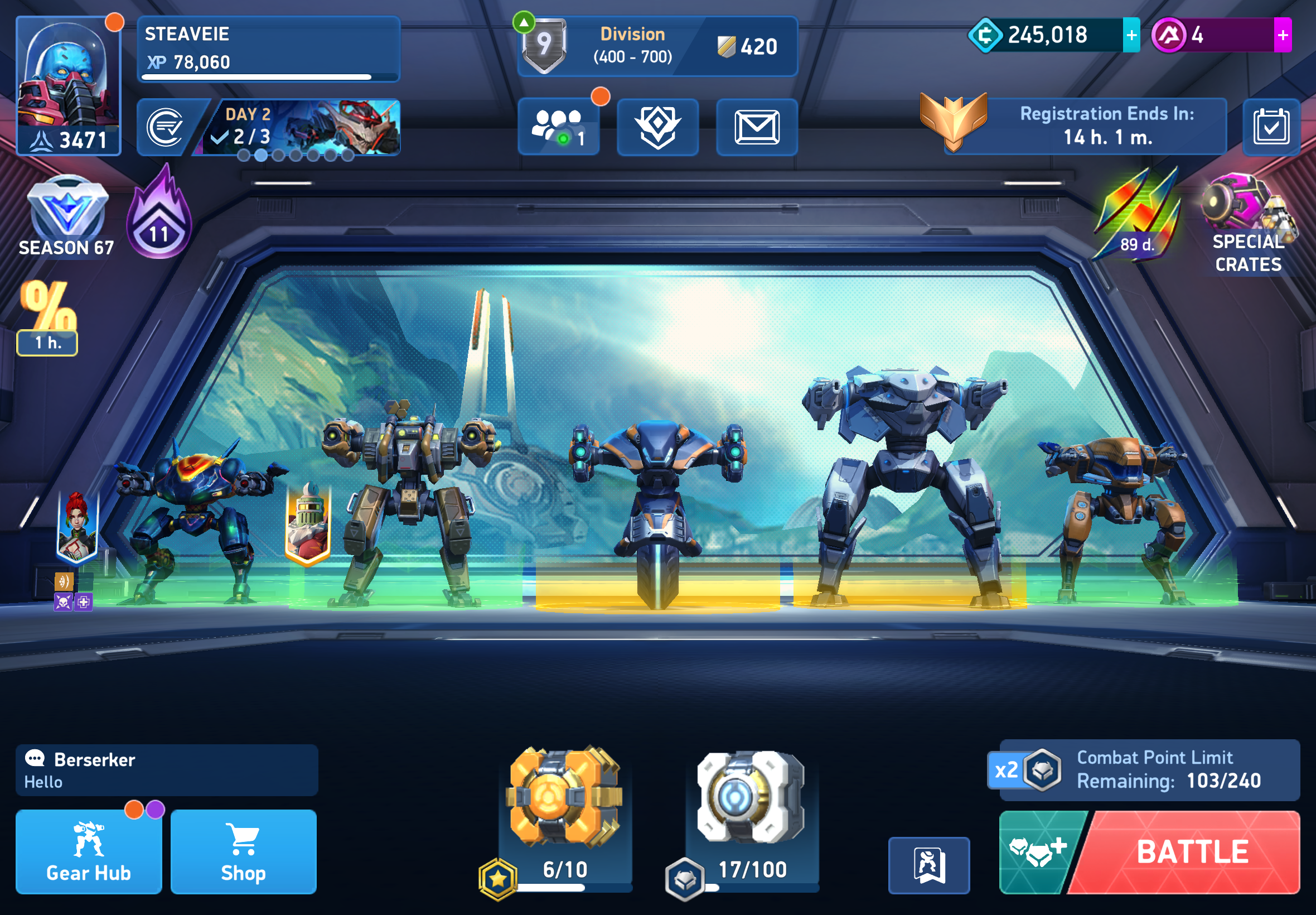Open the Gear Hub
1316x915 pixels.
pyautogui.click(x=88, y=851)
